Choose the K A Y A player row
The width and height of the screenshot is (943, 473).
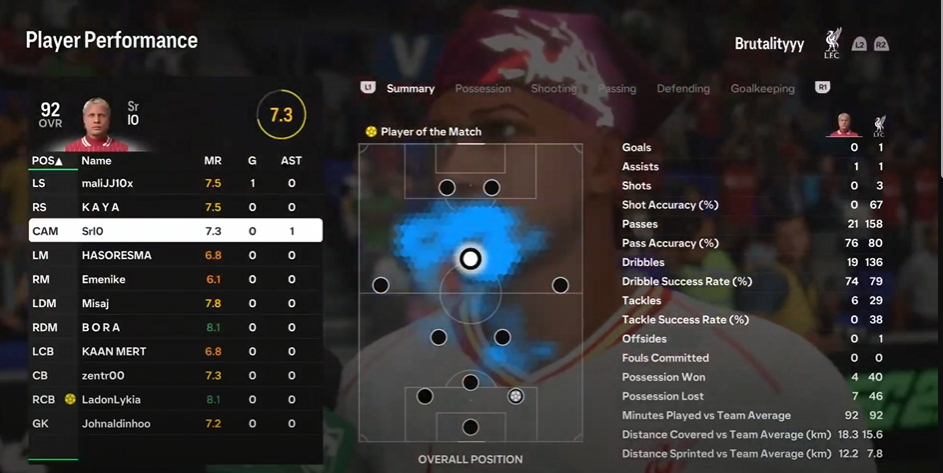(175, 207)
